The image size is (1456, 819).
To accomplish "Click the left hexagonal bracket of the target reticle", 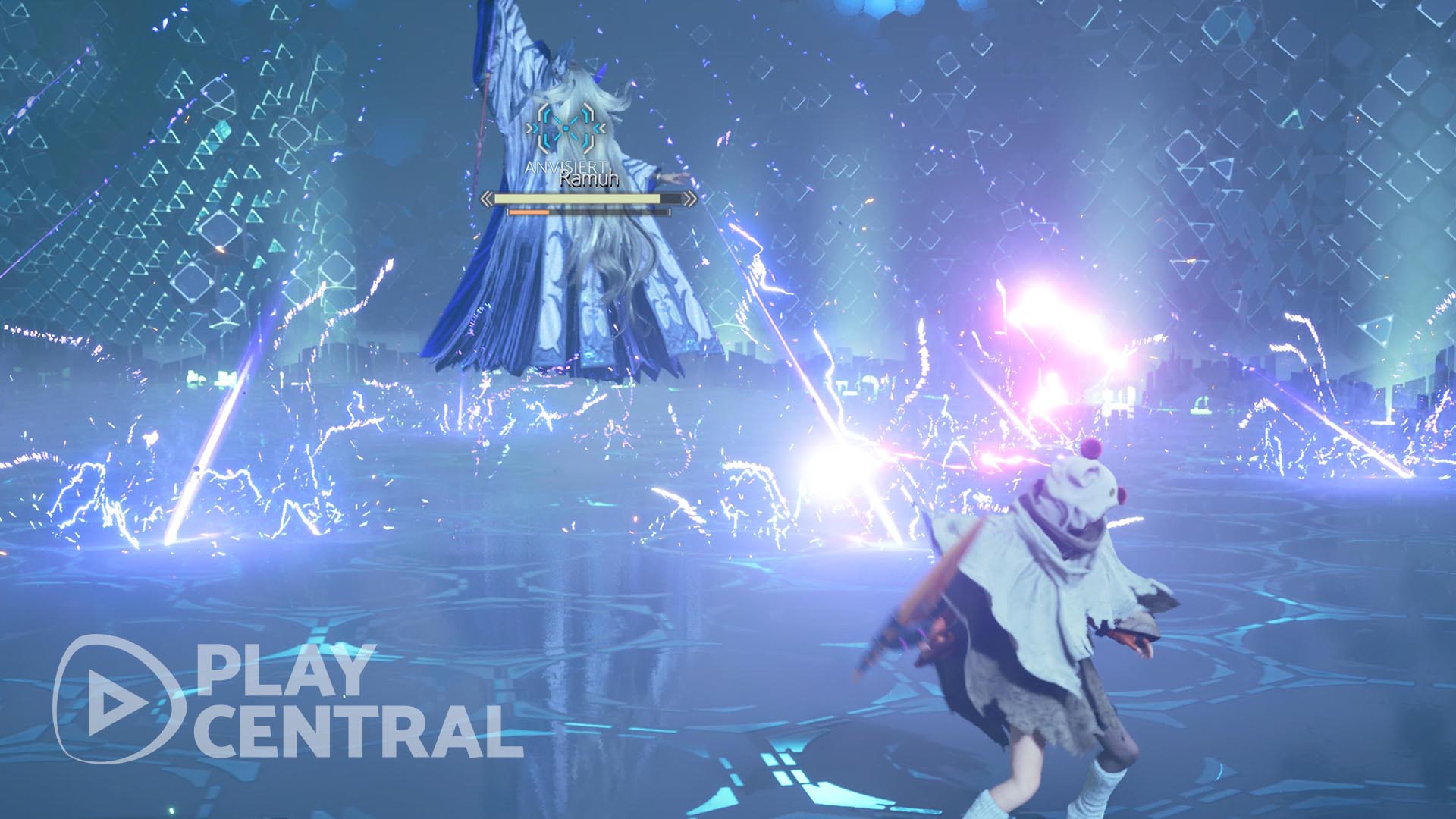I will [544, 128].
